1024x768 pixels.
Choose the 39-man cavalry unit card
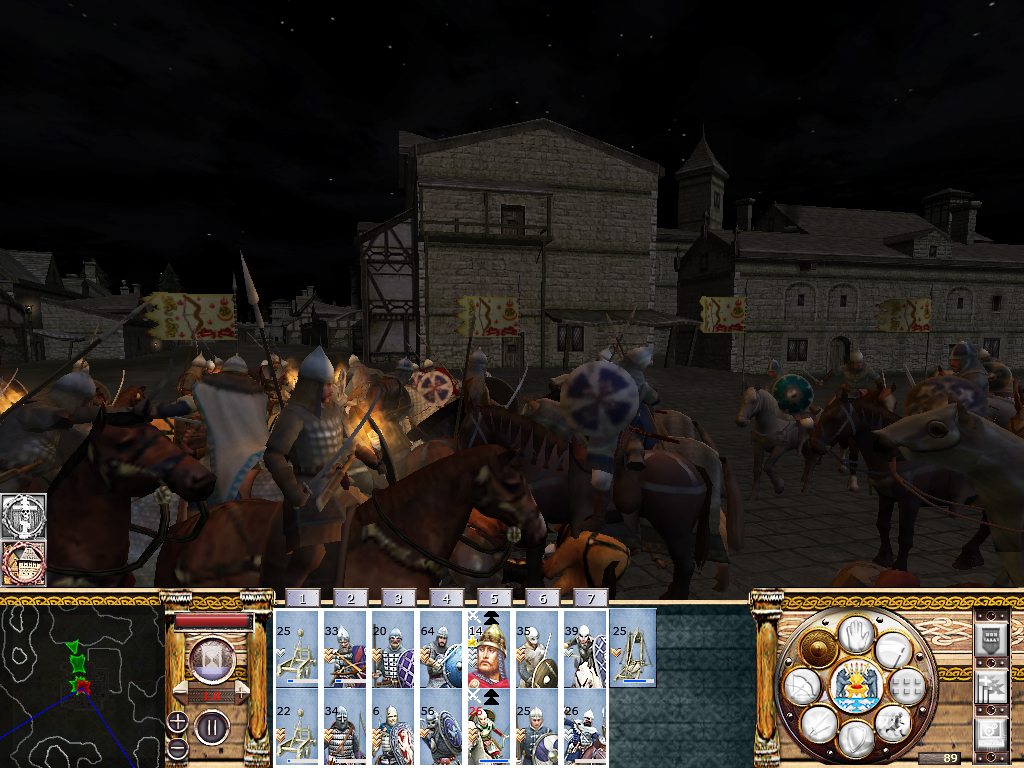(585, 649)
